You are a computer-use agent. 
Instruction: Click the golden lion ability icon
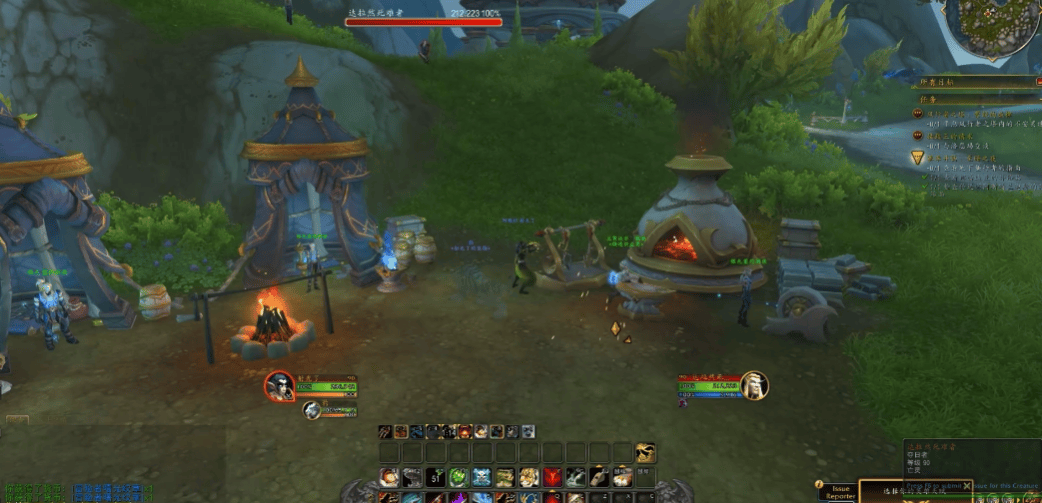click(x=528, y=478)
